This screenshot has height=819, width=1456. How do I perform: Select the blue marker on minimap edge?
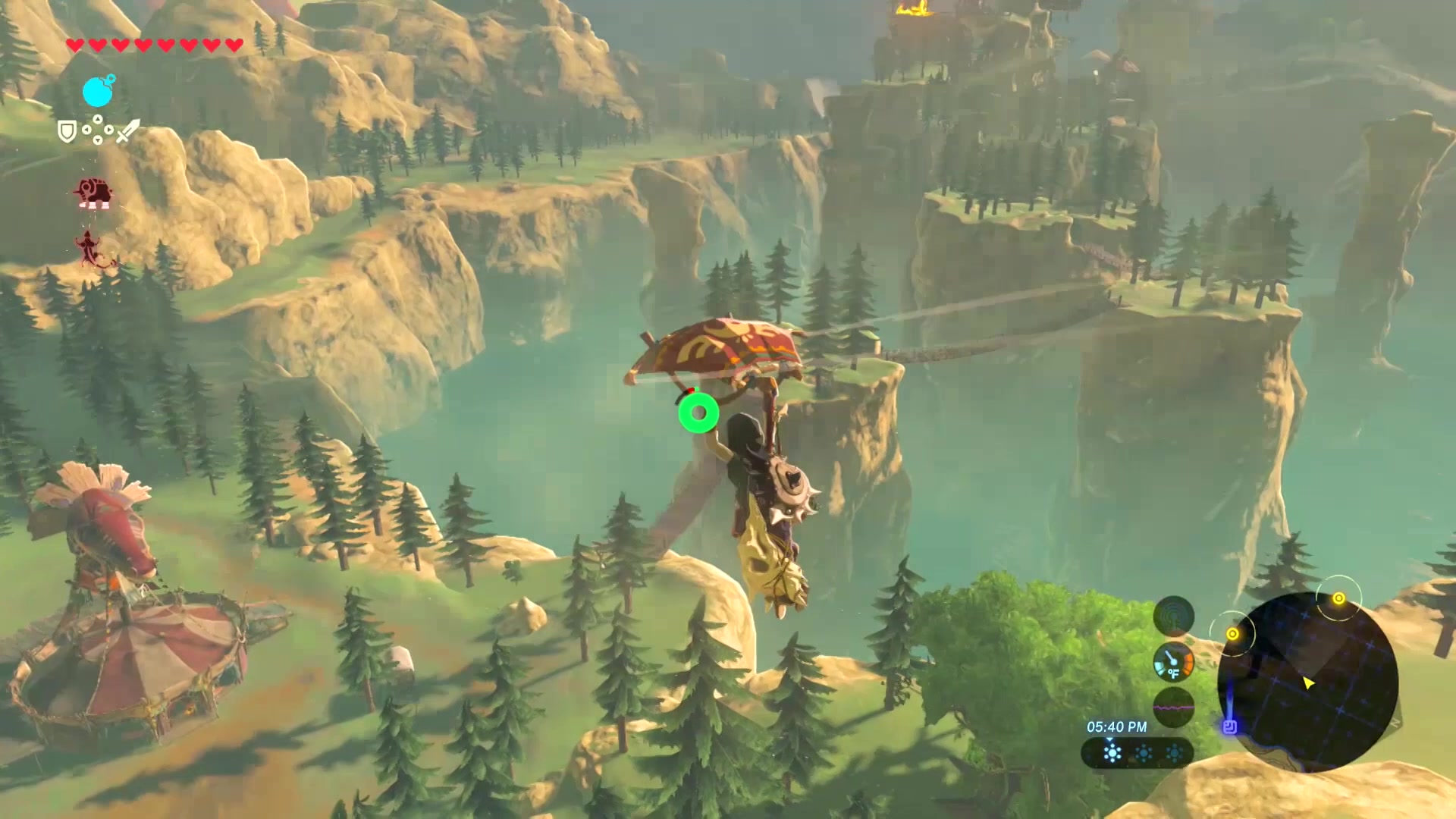[1230, 727]
